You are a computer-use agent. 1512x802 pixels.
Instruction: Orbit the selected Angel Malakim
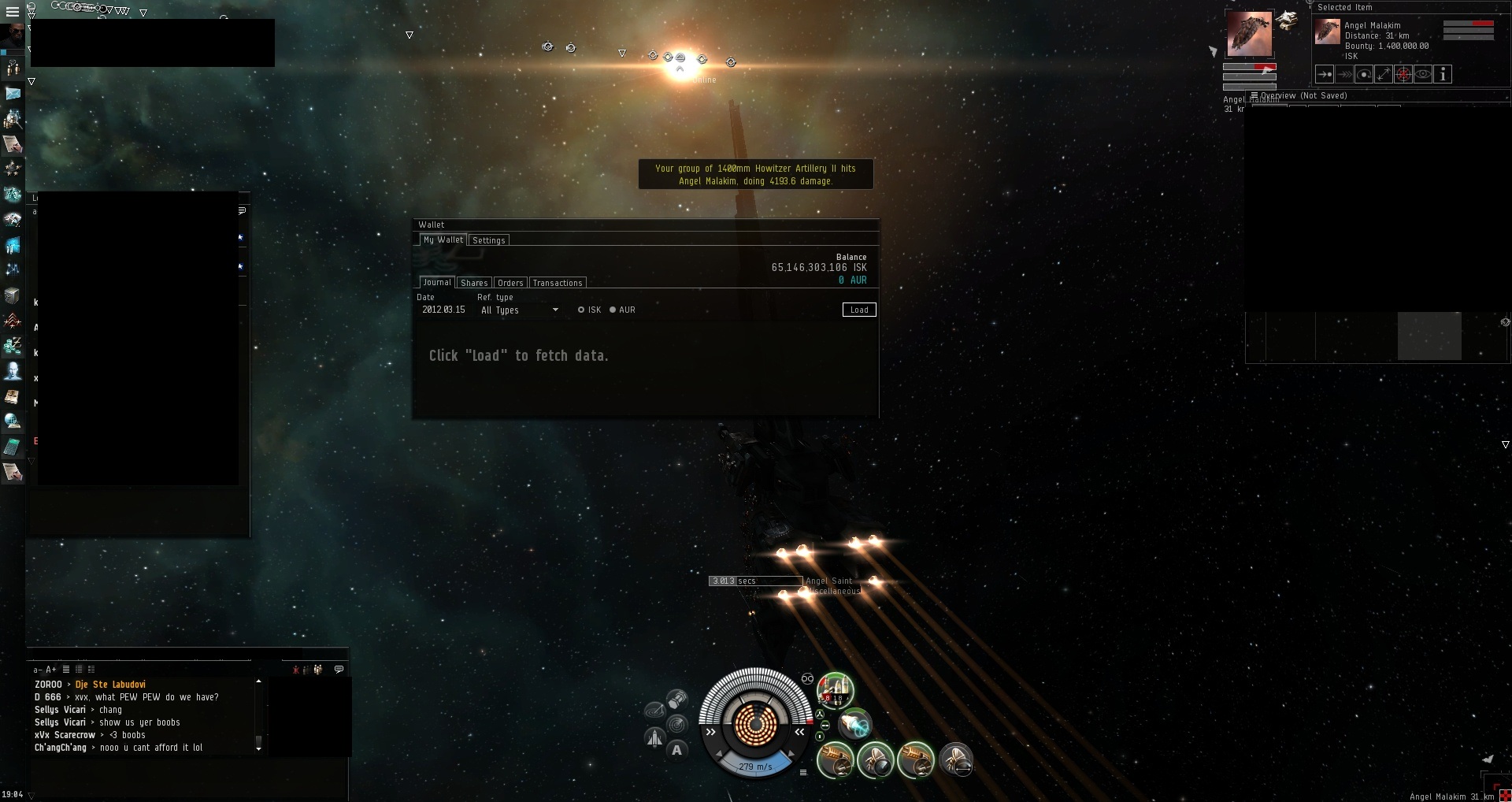click(x=1364, y=75)
